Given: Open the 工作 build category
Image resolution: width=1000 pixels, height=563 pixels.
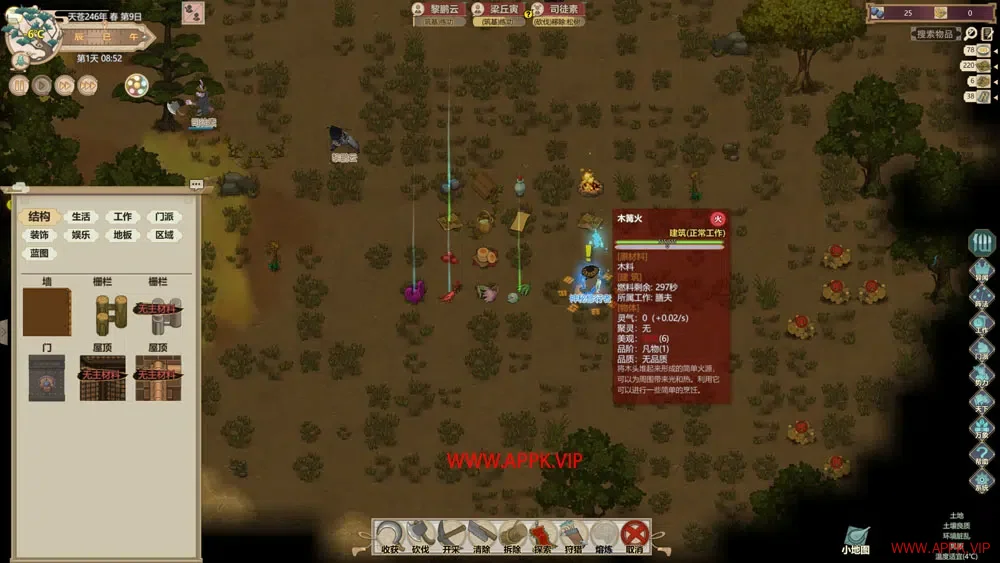Looking at the screenshot, I should (122, 217).
